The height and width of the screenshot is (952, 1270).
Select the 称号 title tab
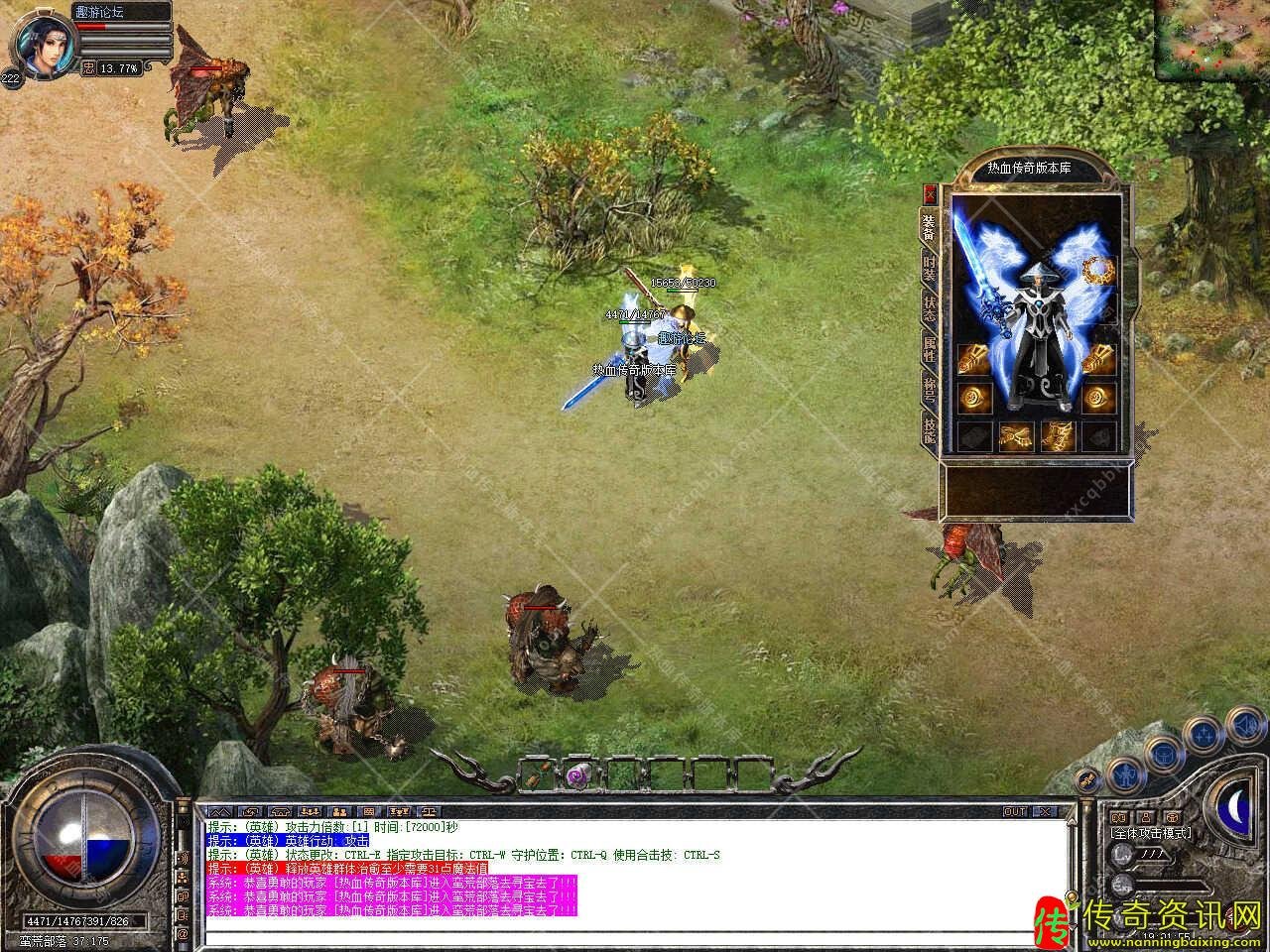click(x=930, y=390)
